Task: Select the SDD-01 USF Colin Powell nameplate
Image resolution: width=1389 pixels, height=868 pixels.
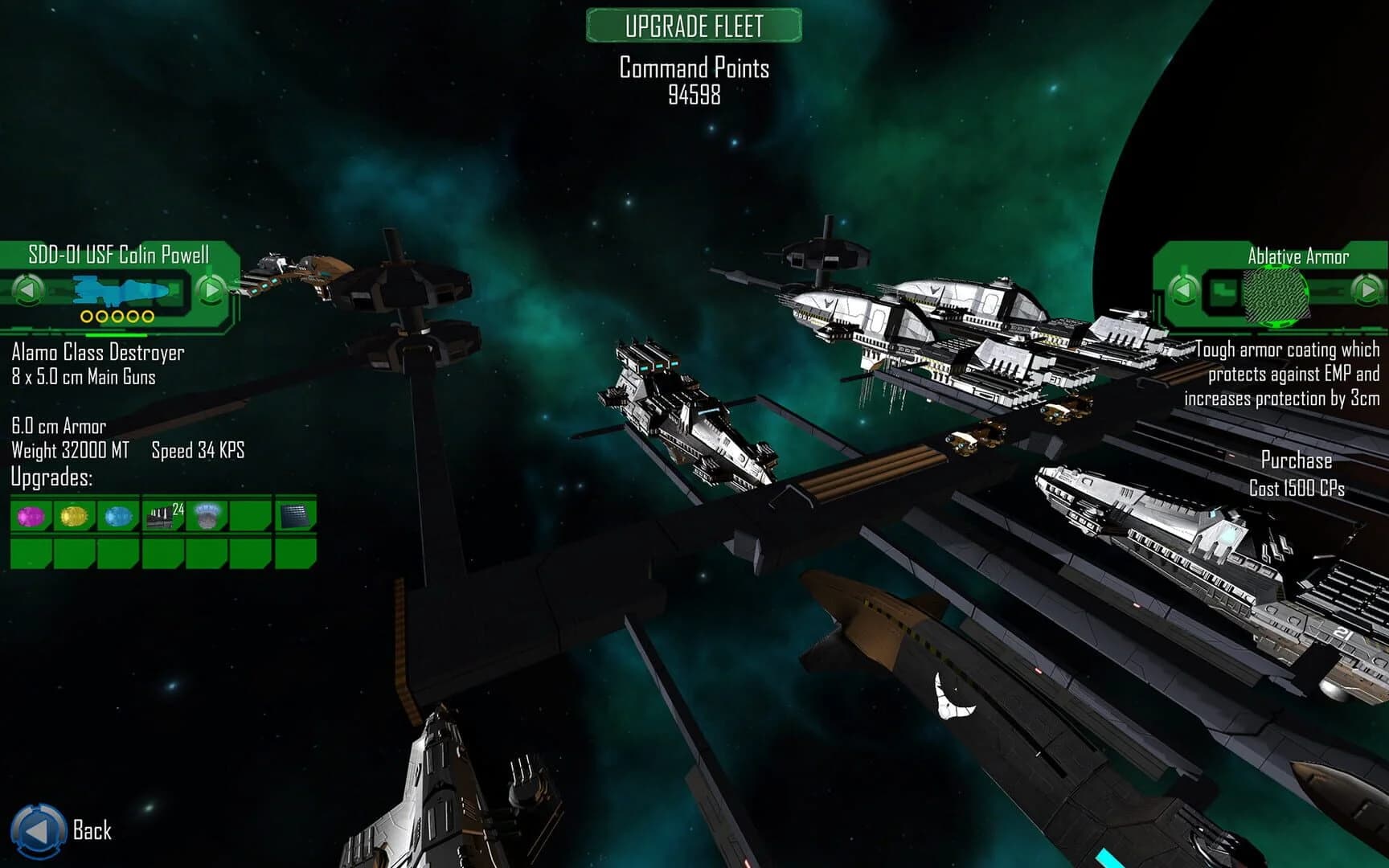Action: point(117,255)
